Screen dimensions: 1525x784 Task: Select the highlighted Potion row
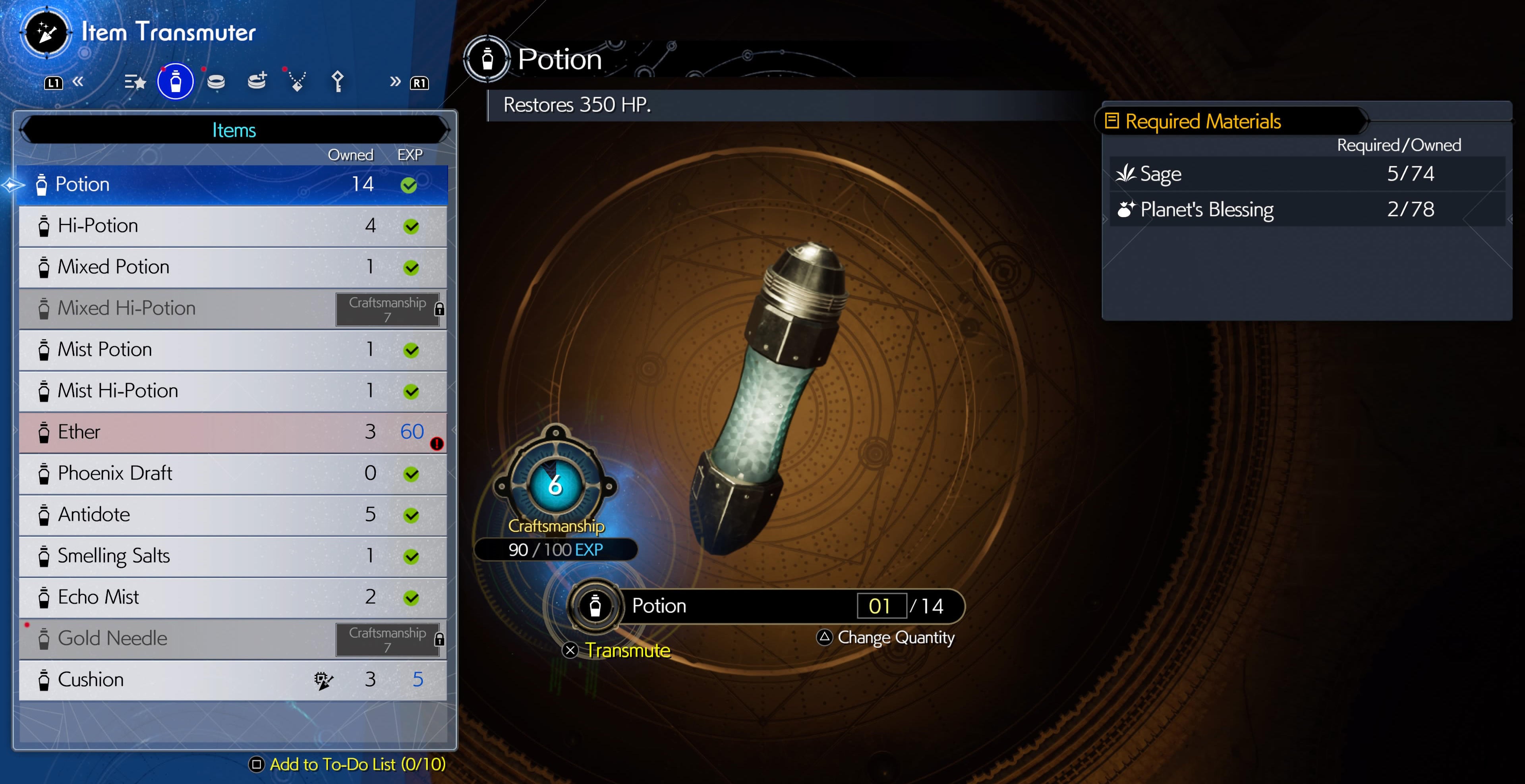point(232,185)
